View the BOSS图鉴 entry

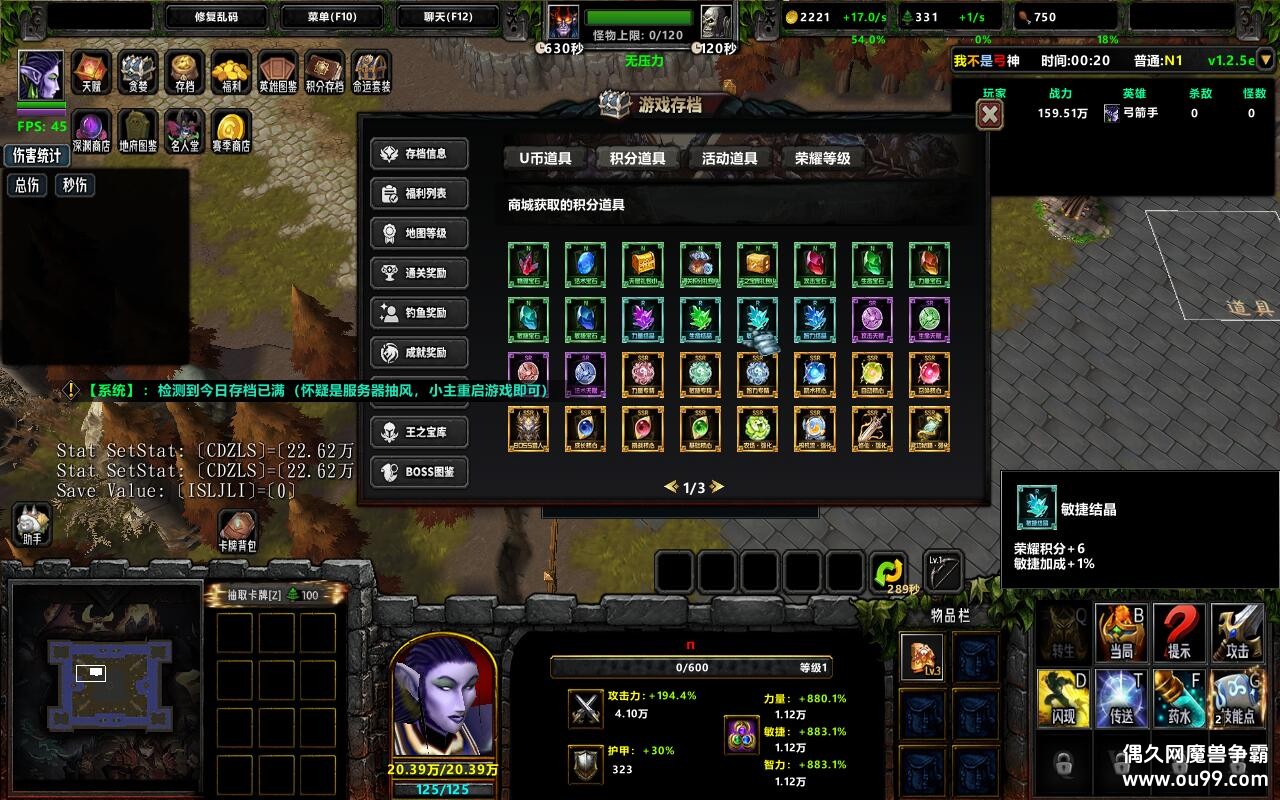(x=420, y=472)
